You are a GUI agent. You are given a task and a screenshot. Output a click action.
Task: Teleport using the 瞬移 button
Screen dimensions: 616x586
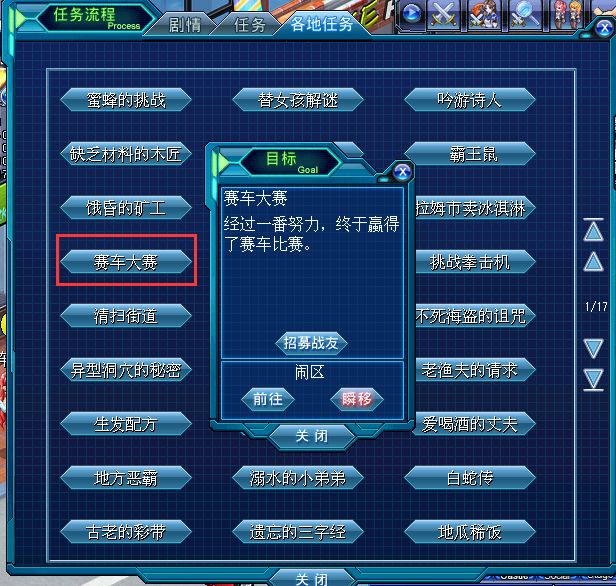point(357,399)
